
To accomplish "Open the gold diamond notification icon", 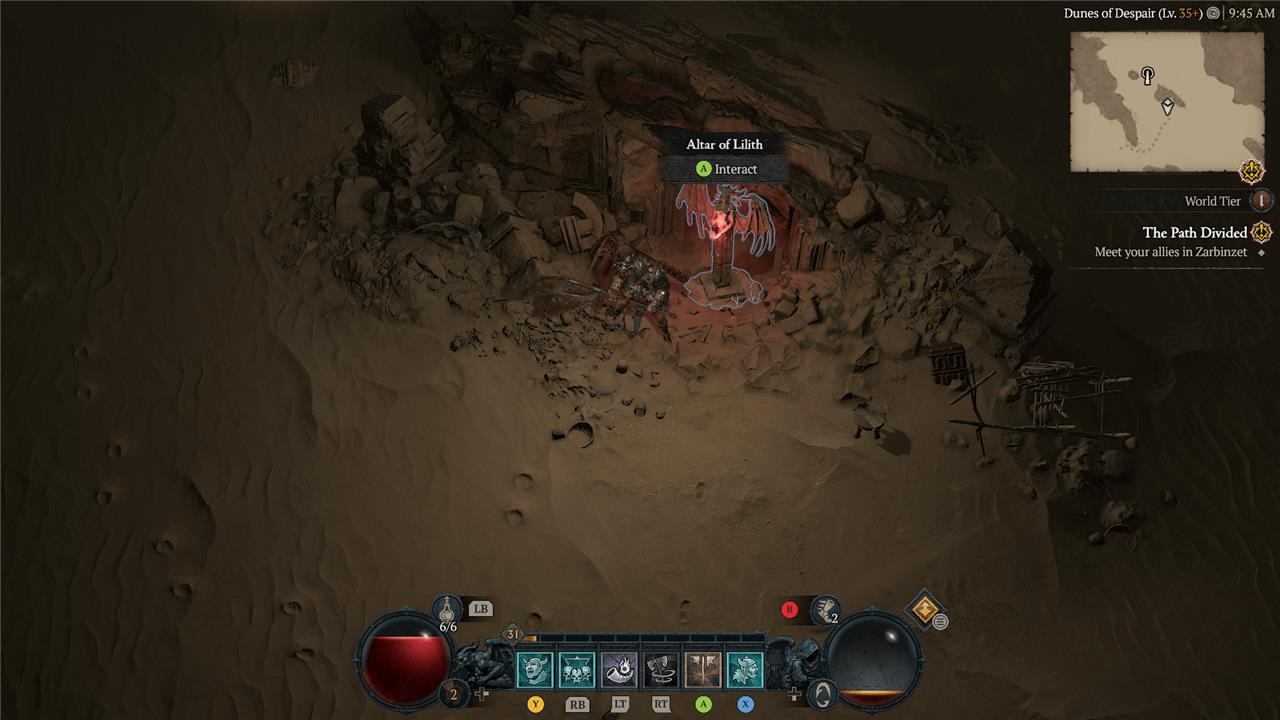I will pyautogui.click(x=924, y=607).
